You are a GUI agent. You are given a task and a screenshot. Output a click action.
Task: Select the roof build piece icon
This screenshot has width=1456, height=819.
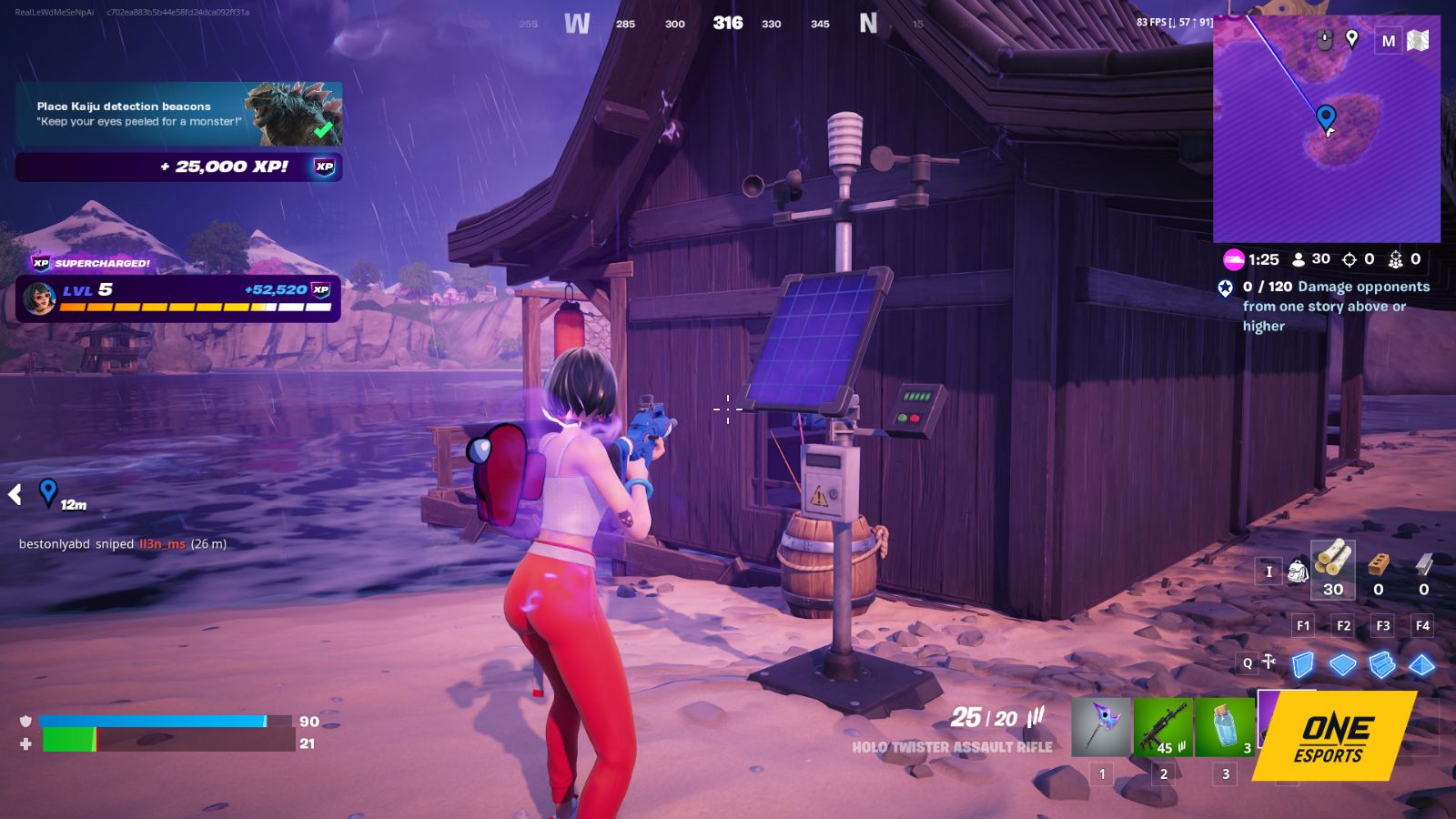1421,664
